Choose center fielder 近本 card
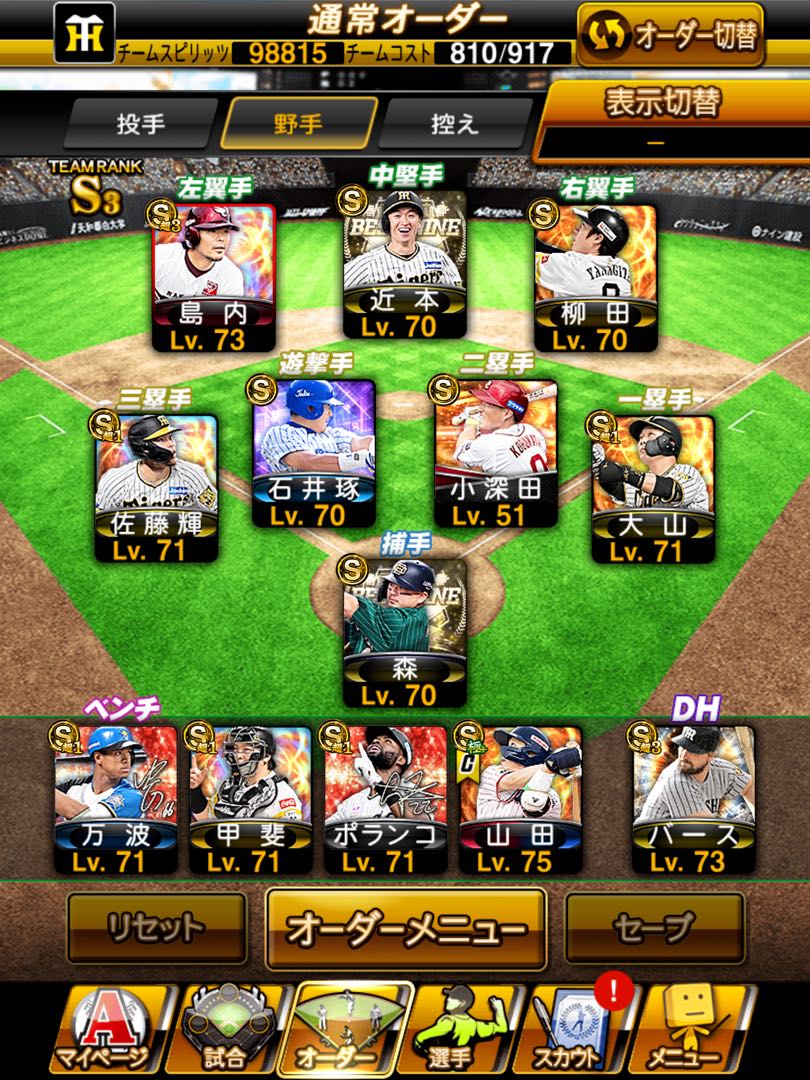This screenshot has width=810, height=1080. (404, 265)
